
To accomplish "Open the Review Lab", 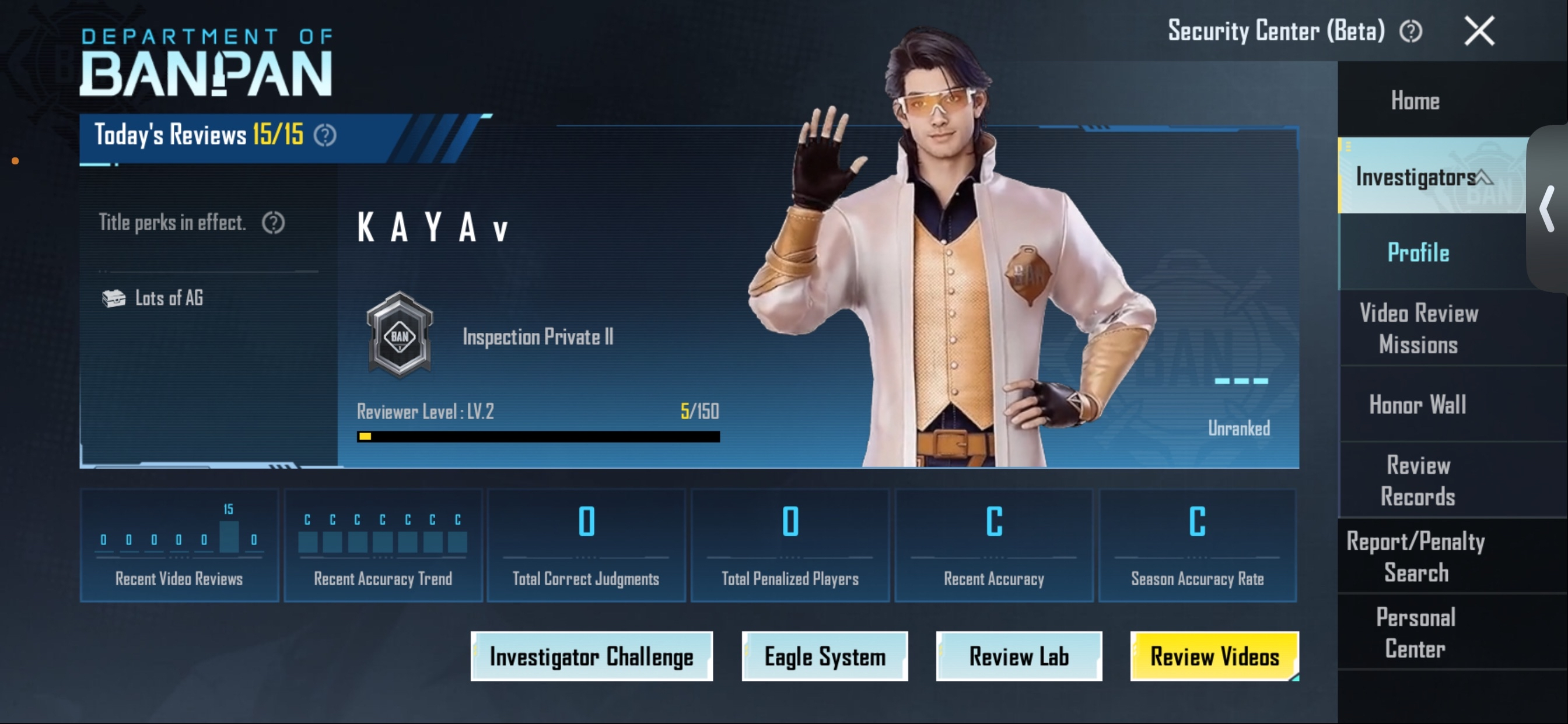I will (1019, 656).
